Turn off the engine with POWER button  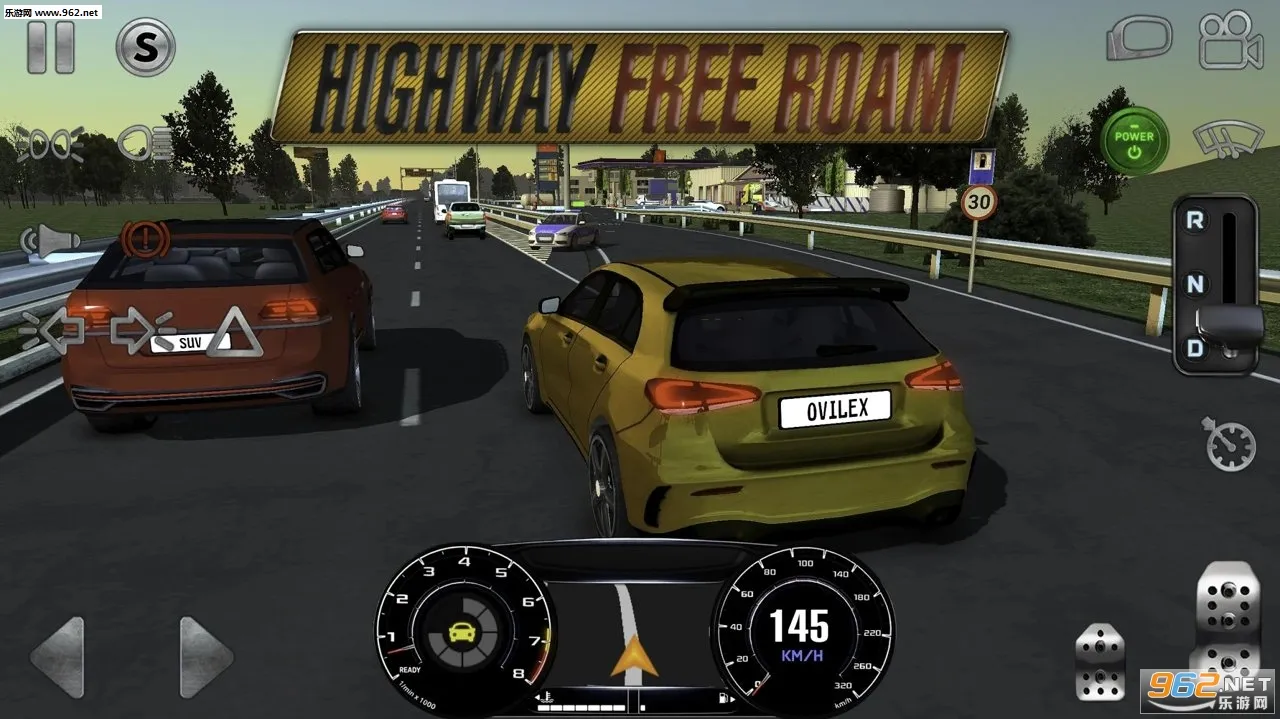pyautogui.click(x=1134, y=142)
